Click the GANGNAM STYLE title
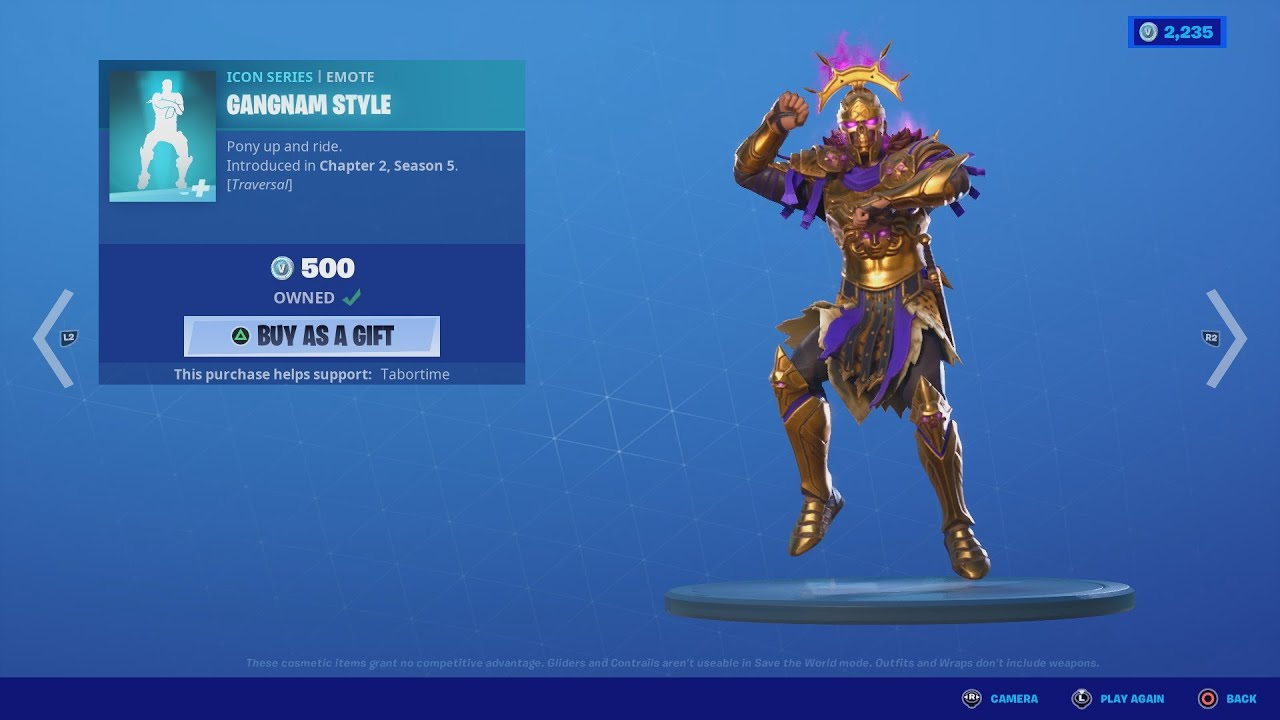Screen dimensions: 1280x720 point(309,105)
